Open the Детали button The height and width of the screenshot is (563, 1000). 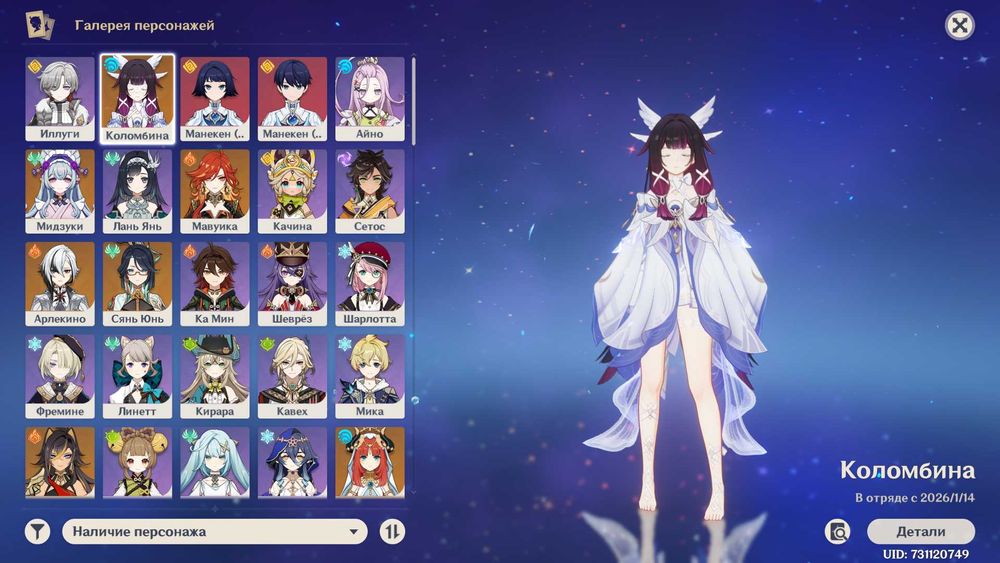[920, 531]
